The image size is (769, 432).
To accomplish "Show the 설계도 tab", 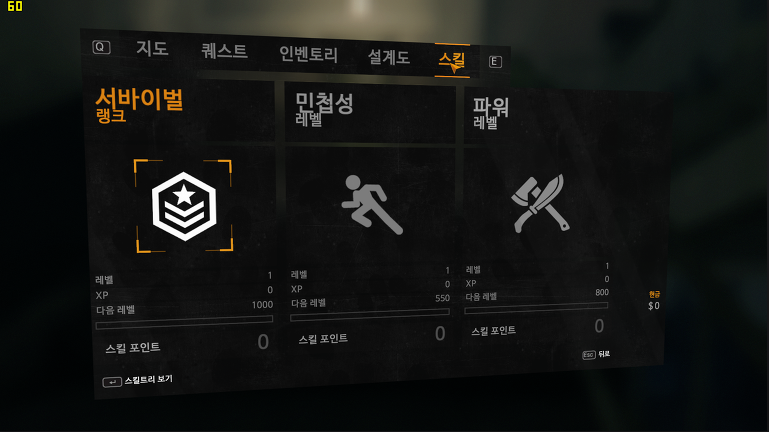I will pos(388,57).
